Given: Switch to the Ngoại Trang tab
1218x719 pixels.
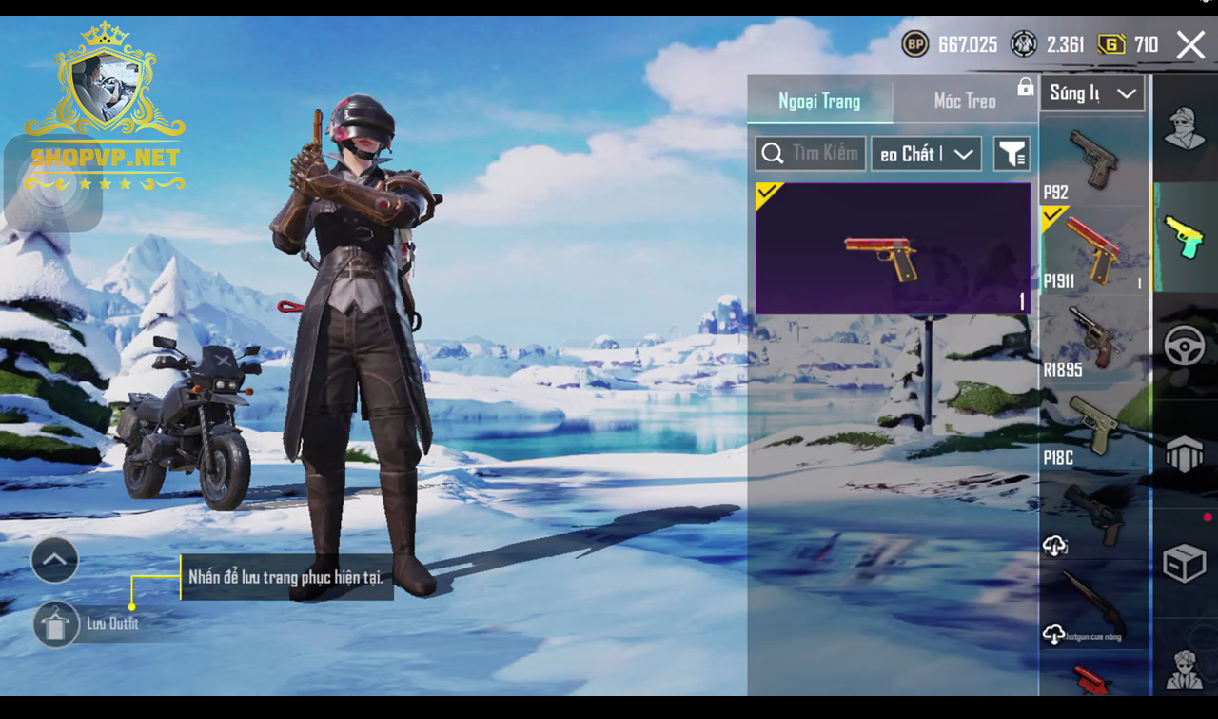Looking at the screenshot, I should click(x=819, y=101).
